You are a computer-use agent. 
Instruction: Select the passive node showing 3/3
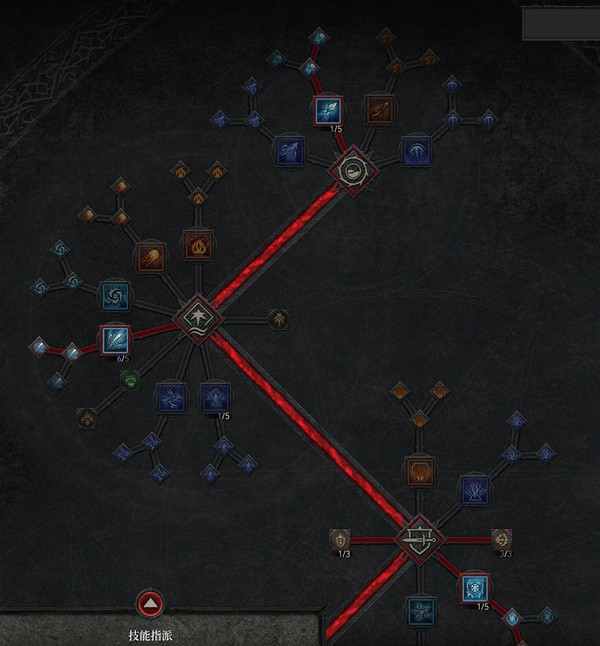pos(501,540)
